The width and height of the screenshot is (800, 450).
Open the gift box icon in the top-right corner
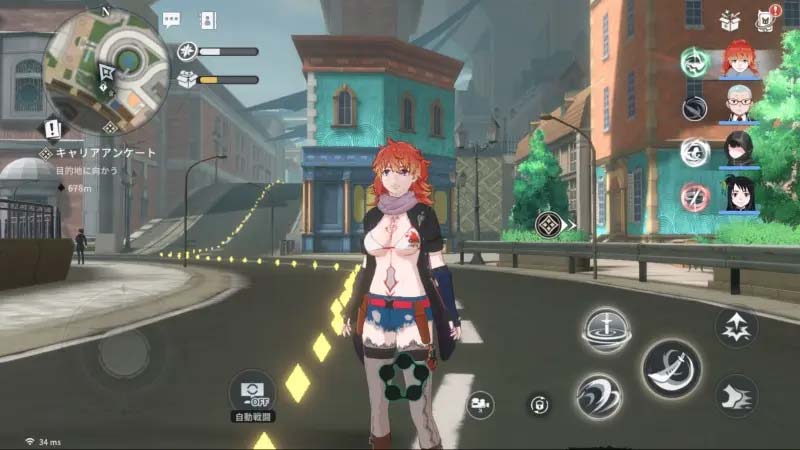pos(730,20)
